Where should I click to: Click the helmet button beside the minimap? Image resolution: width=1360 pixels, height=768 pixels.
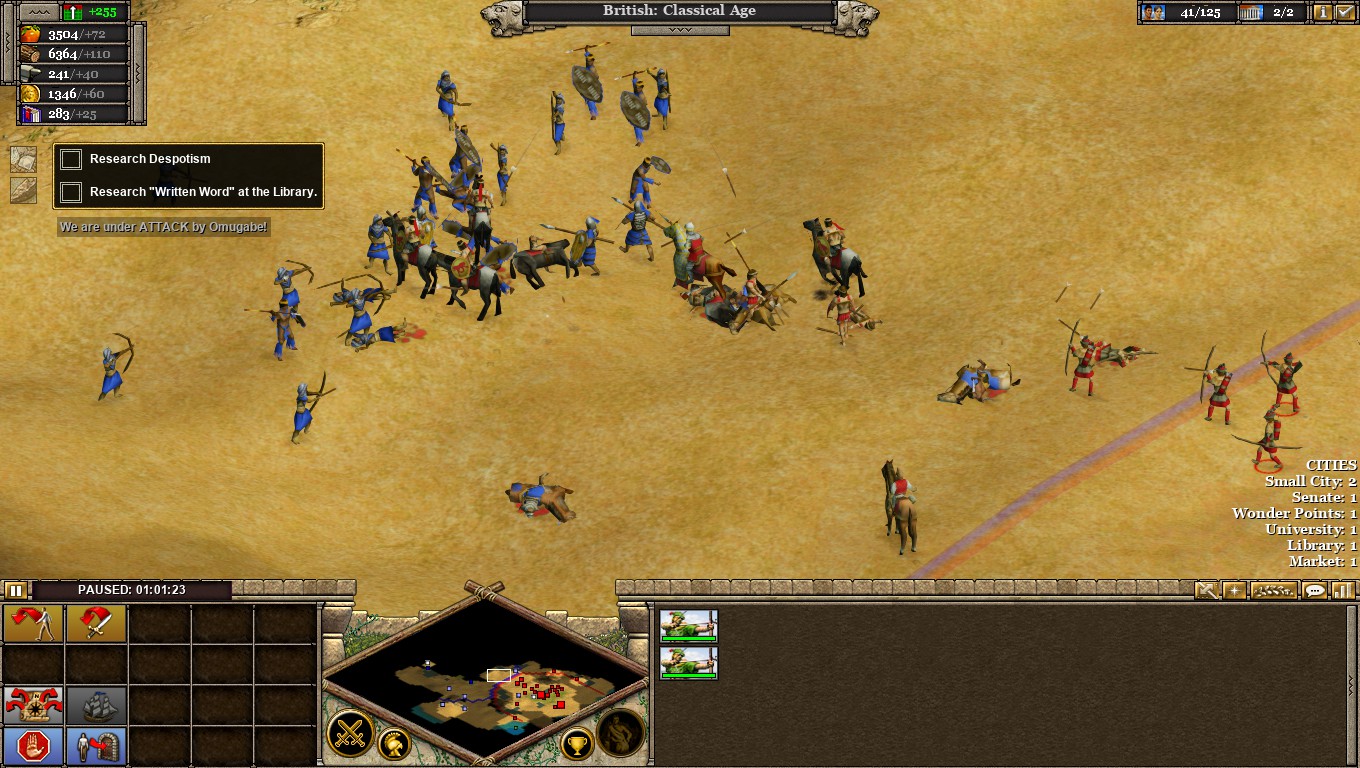394,745
